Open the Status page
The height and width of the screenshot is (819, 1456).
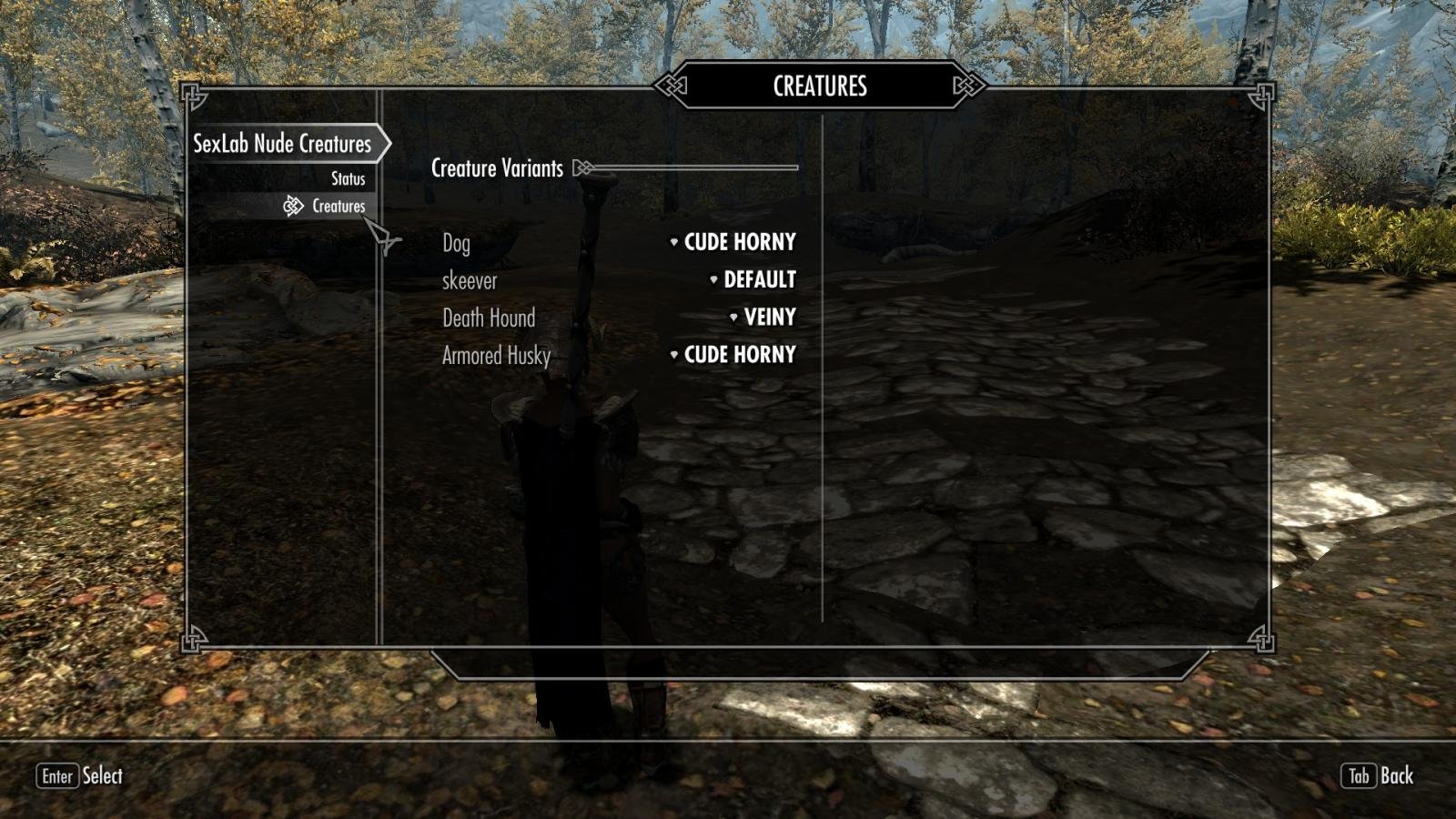pos(348,179)
